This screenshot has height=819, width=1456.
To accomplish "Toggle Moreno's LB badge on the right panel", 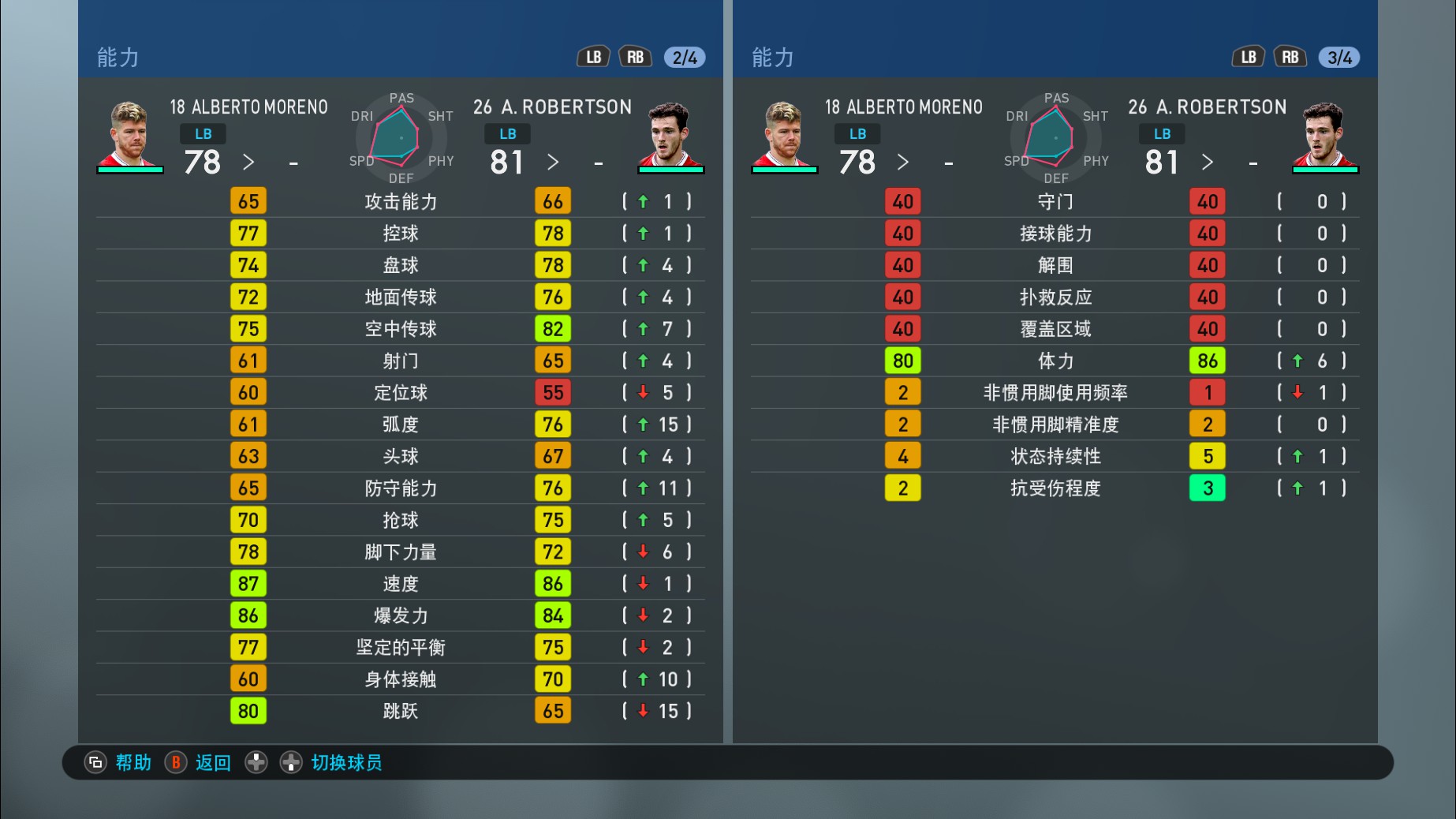I will click(857, 133).
